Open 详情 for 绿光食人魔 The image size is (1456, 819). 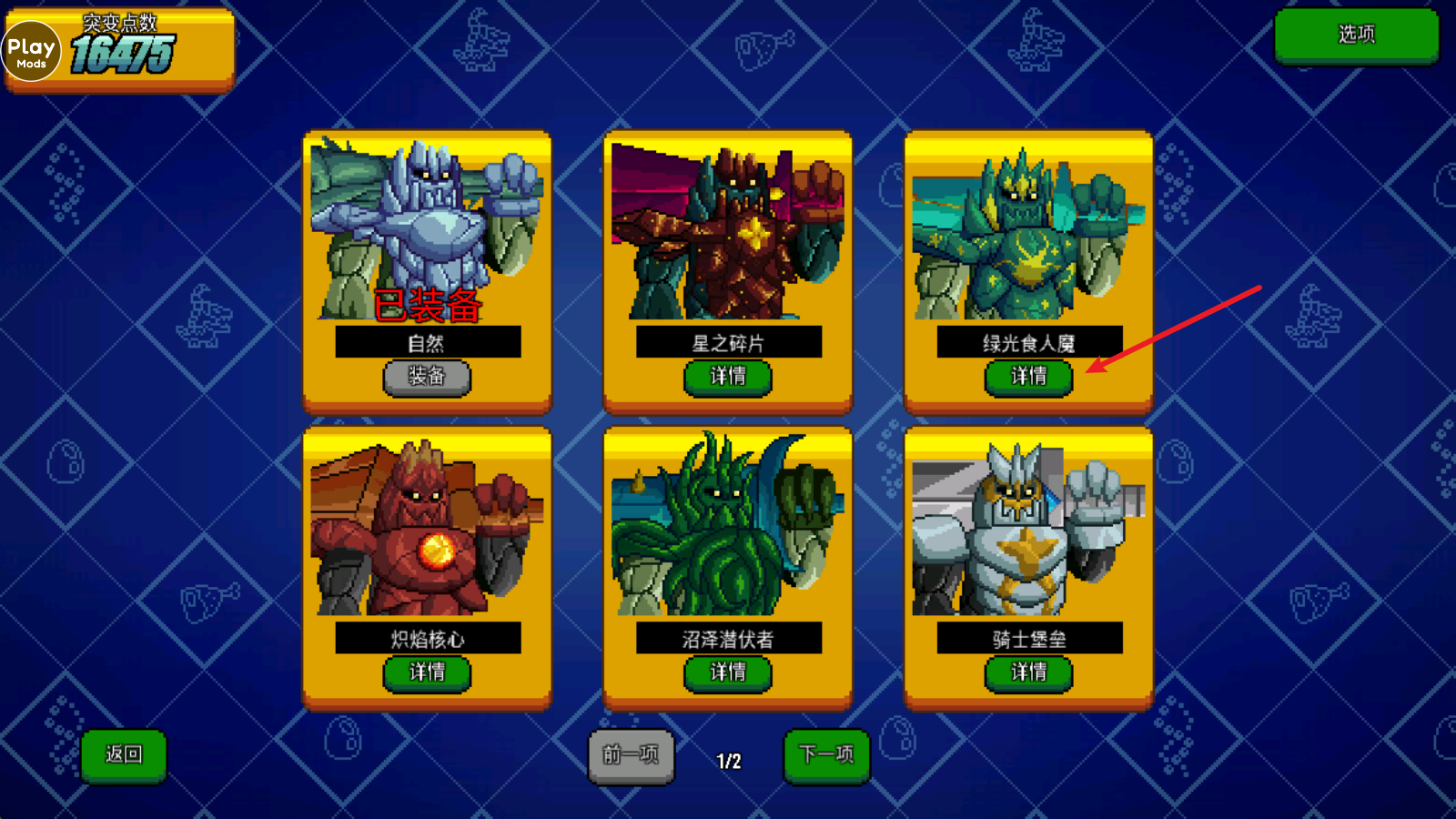pos(1028,376)
